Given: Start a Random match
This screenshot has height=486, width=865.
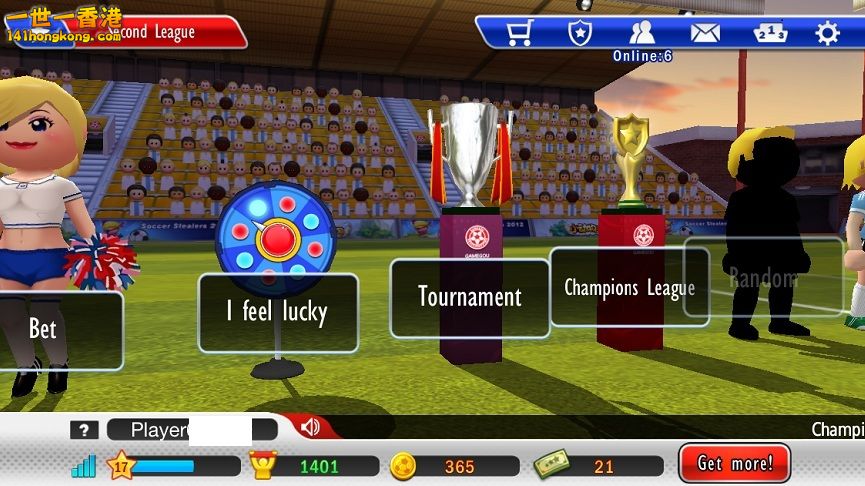Looking at the screenshot, I should click(763, 278).
